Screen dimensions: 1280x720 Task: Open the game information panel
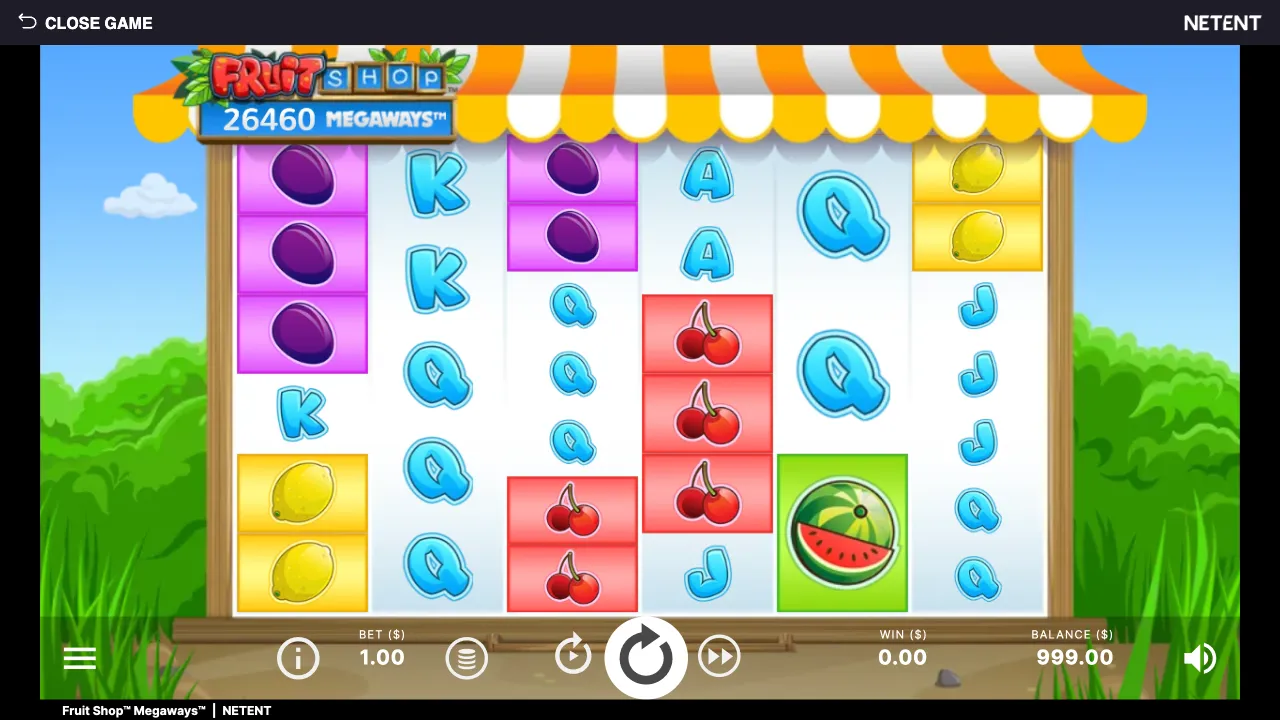point(298,657)
